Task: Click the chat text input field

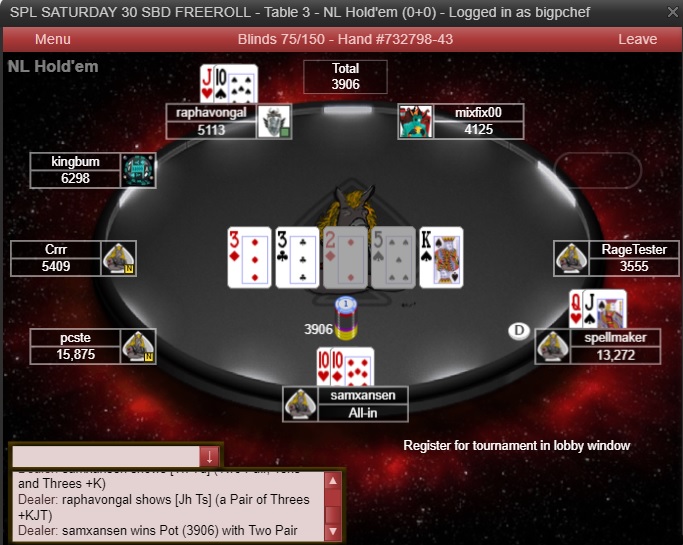Action: click(105, 456)
